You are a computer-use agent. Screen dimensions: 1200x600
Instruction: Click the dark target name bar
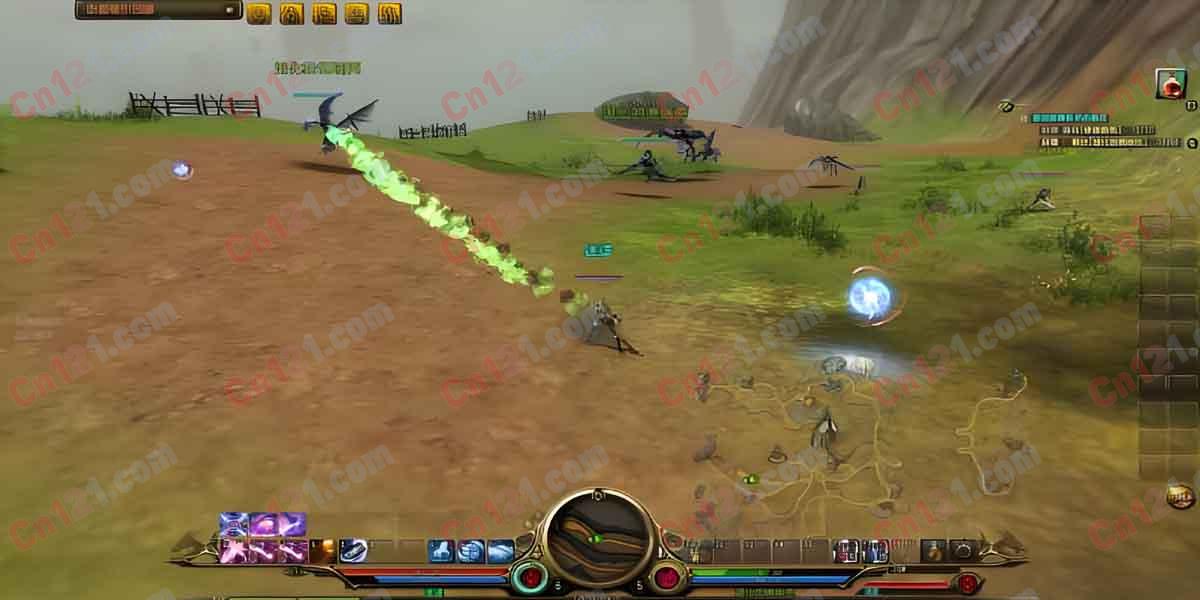[x=158, y=10]
